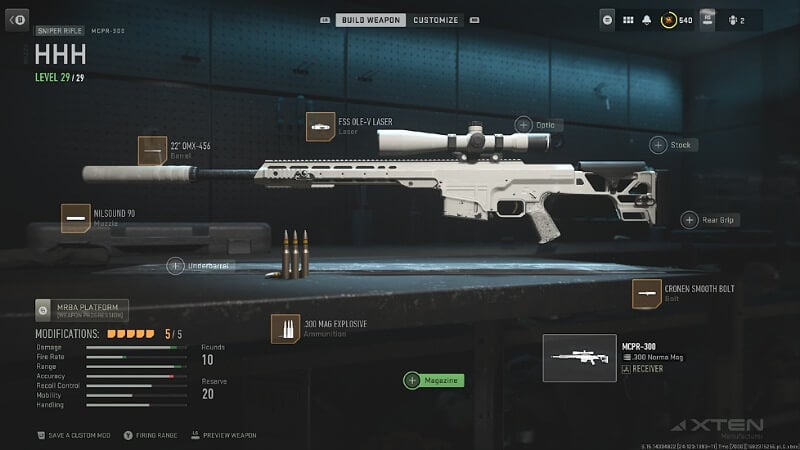
Task: Open the FSS OLE-V Laser slot
Action: pyautogui.click(x=320, y=127)
